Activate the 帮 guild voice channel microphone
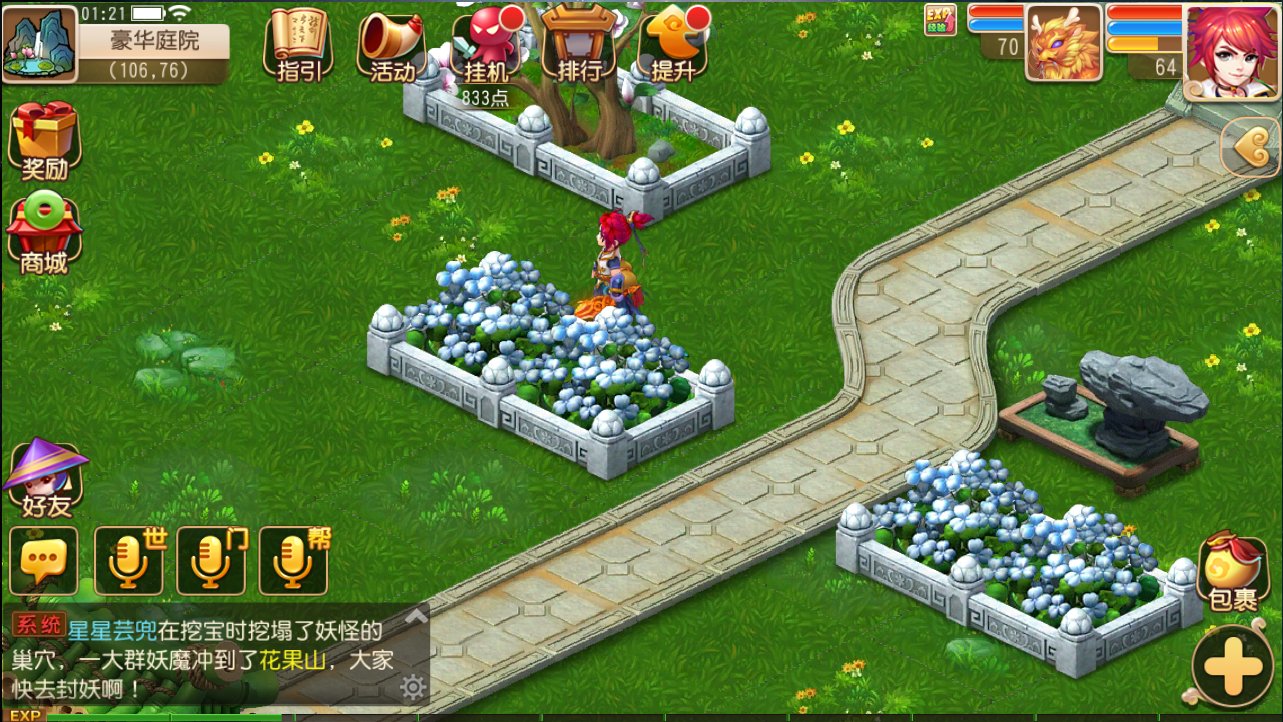The width and height of the screenshot is (1283, 722). (293, 562)
